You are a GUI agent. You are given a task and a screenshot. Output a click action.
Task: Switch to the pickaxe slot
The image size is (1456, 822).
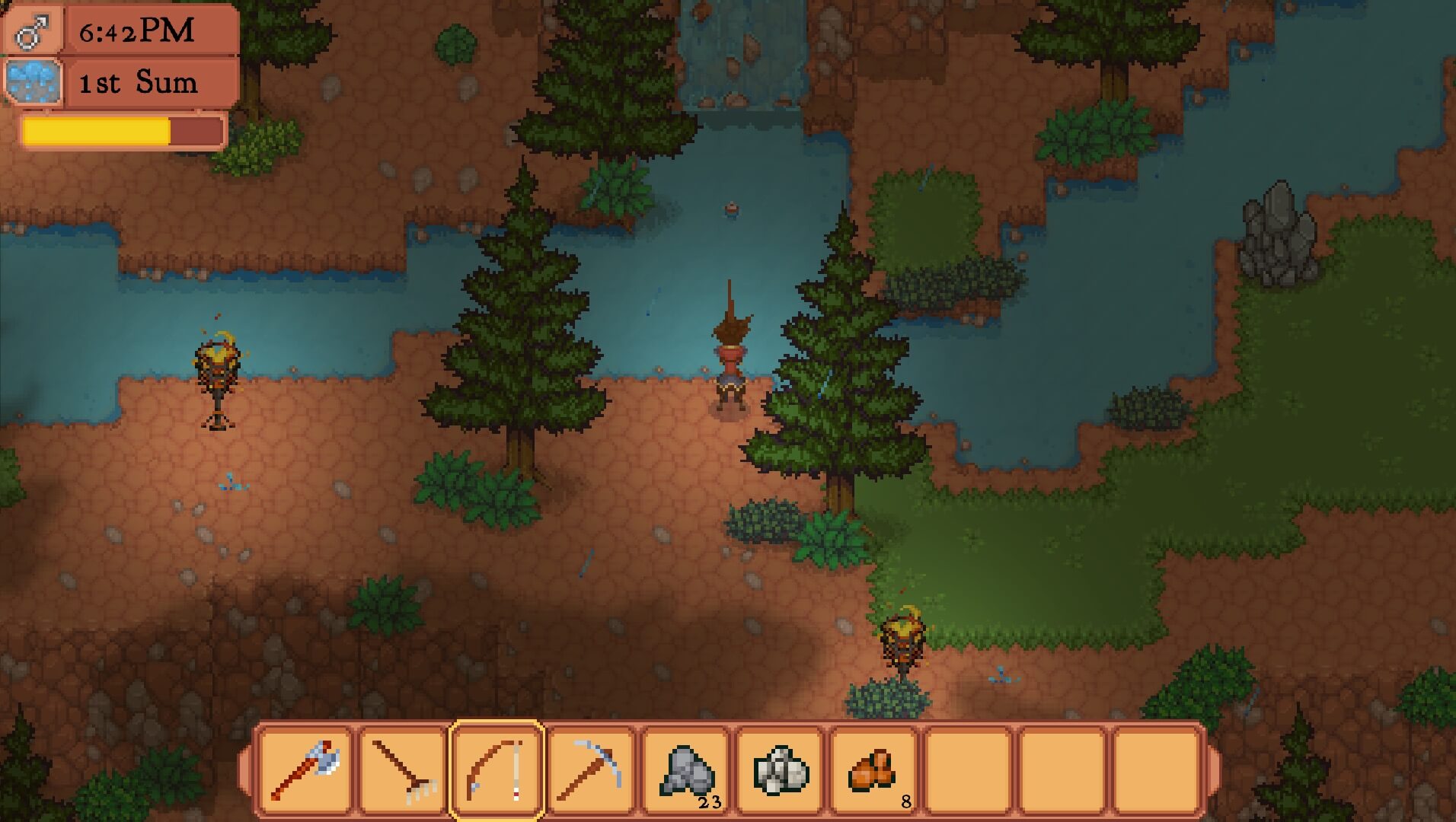[591, 770]
